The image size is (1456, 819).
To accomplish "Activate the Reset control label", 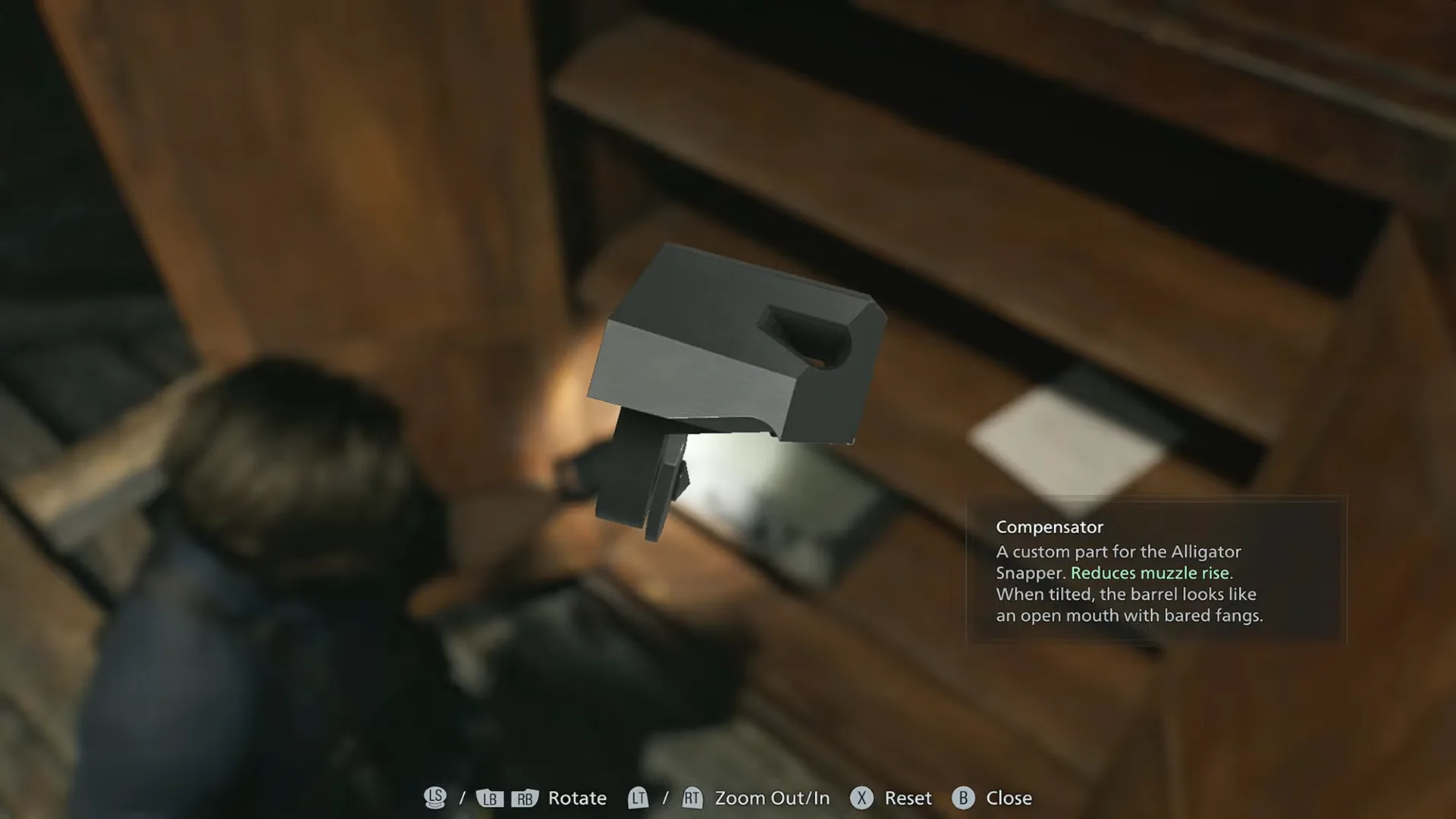I will [x=907, y=798].
